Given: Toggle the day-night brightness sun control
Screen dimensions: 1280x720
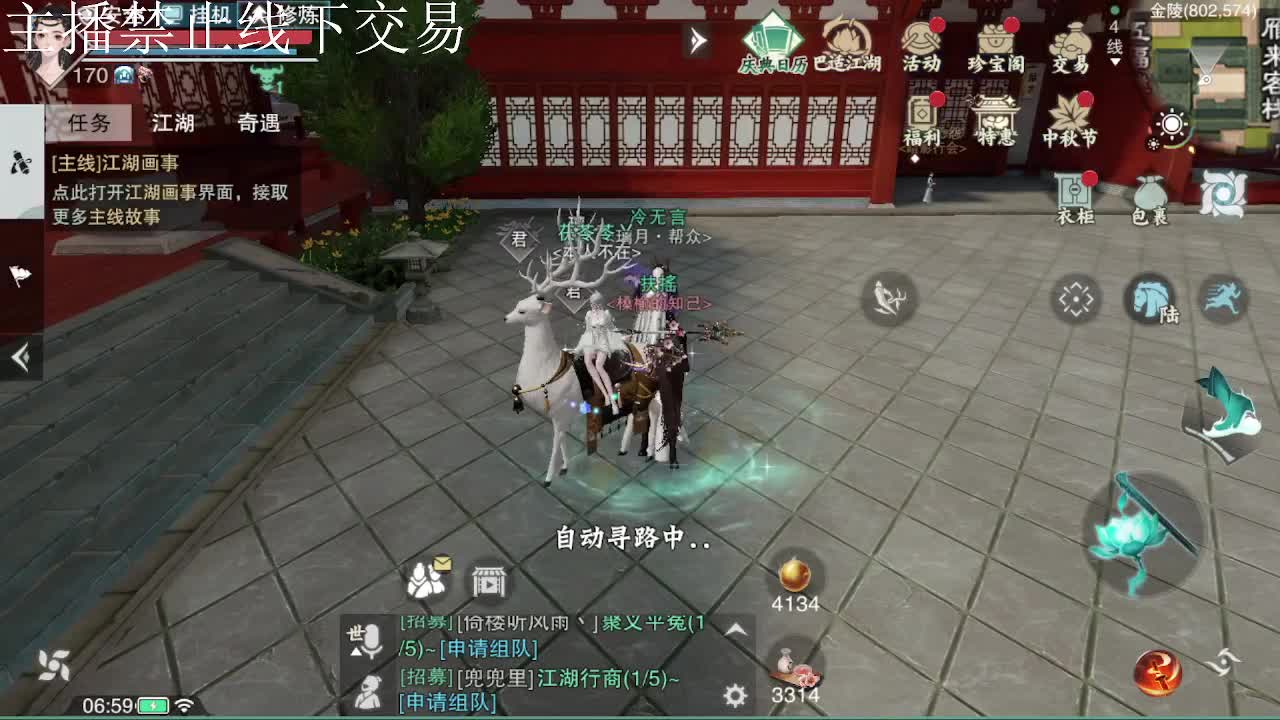Looking at the screenshot, I should [x=1172, y=123].
